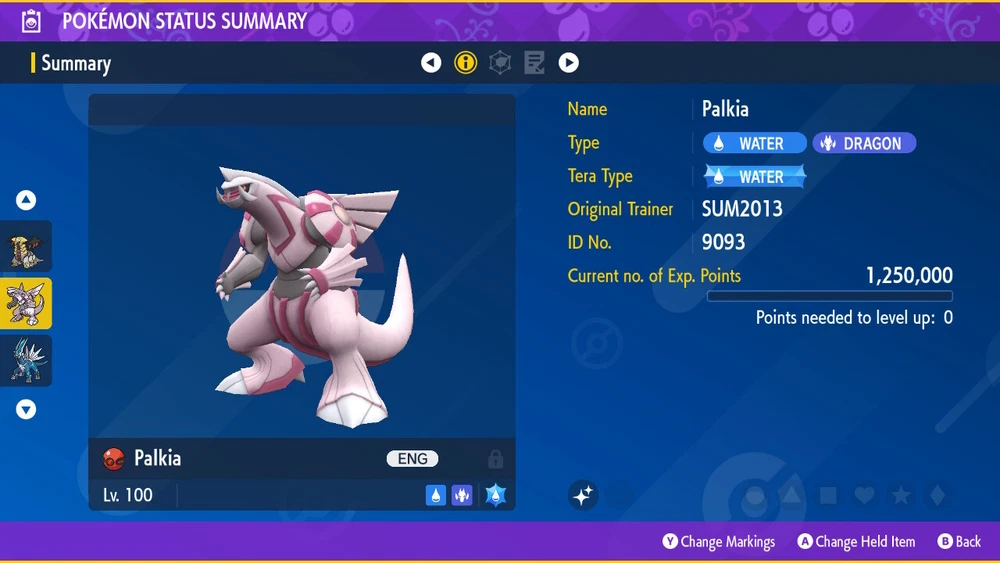Choose the Change Held Item option

(856, 542)
